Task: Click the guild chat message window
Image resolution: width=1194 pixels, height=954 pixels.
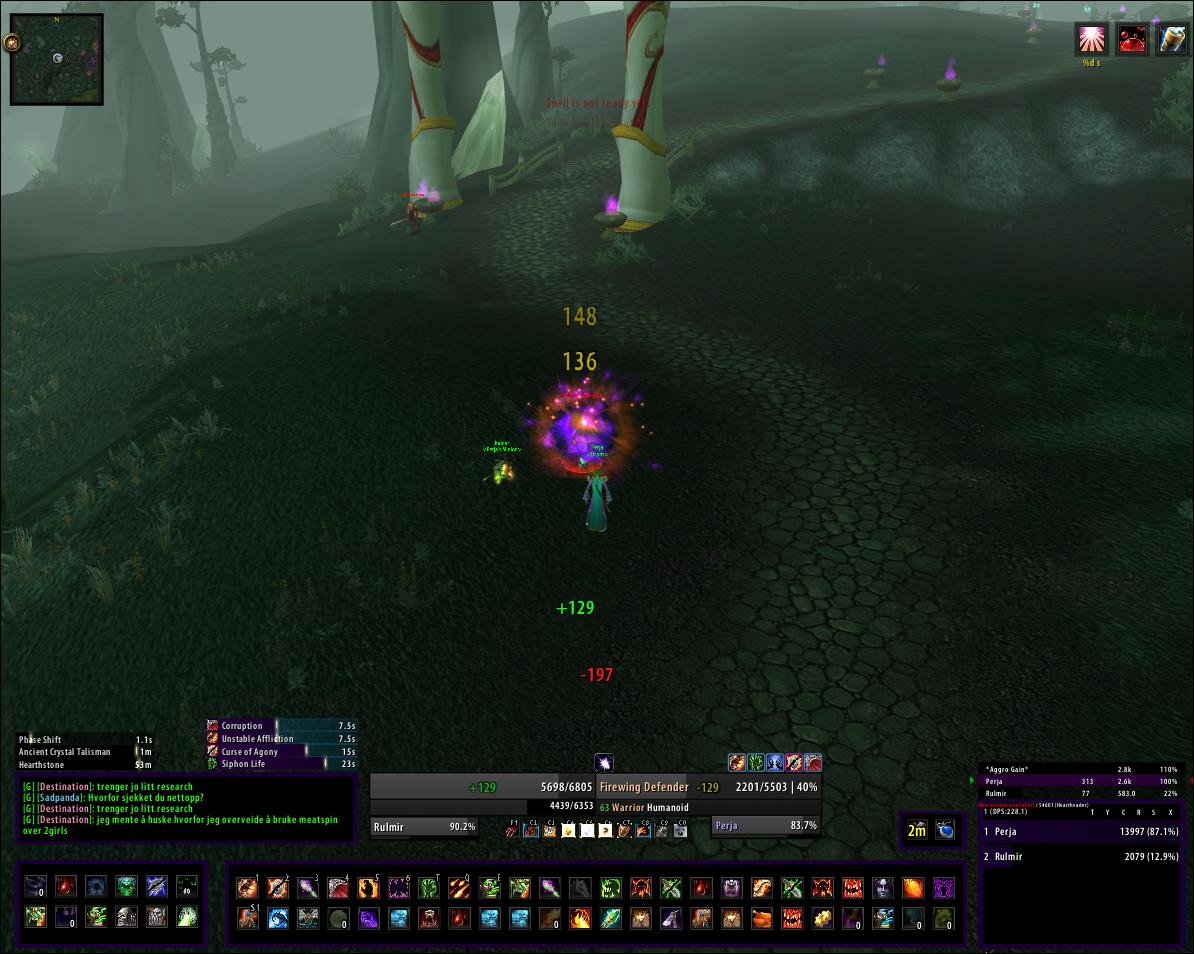Action: point(186,807)
